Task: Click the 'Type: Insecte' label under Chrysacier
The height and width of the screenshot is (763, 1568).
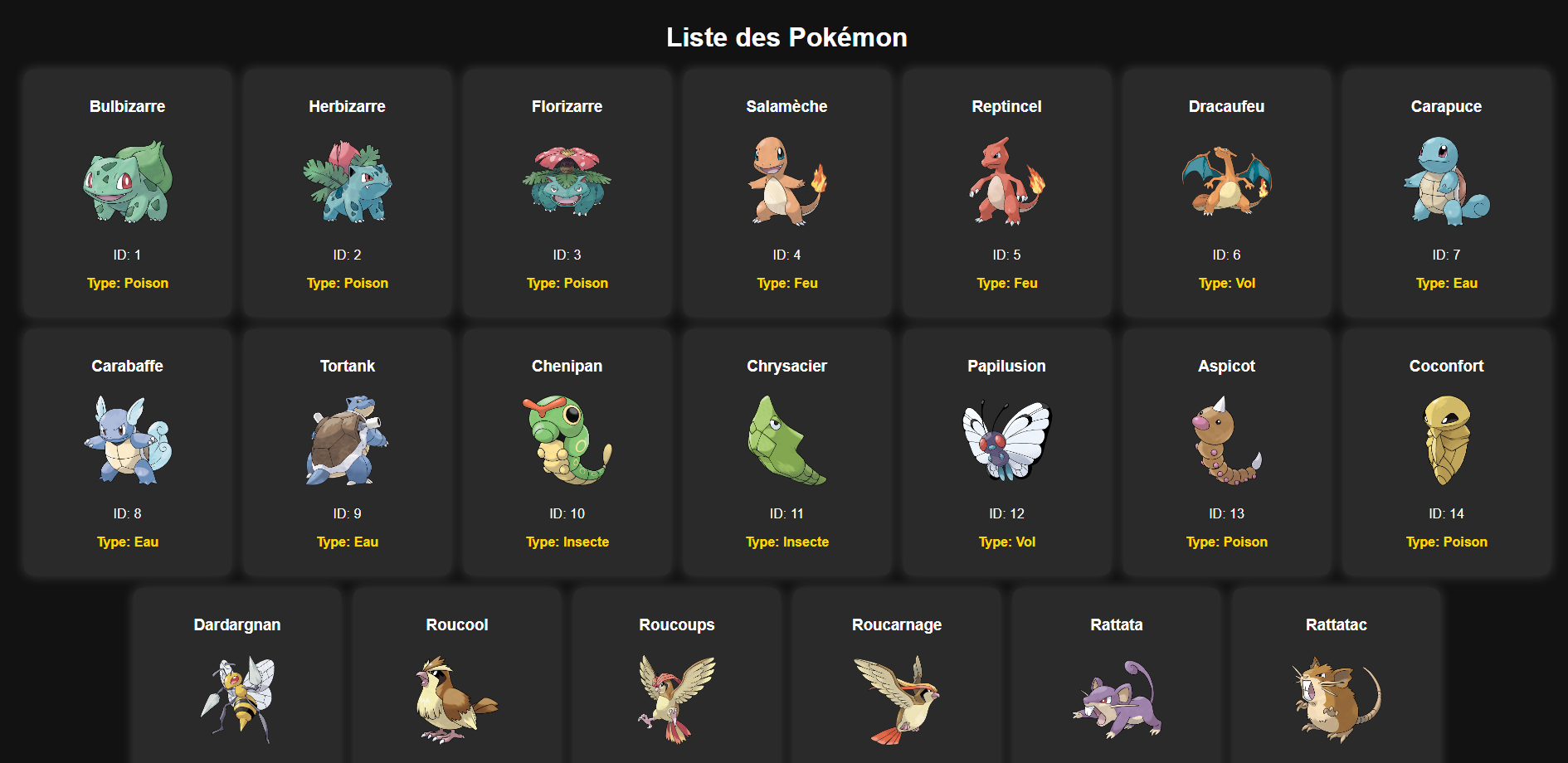Action: tap(786, 542)
